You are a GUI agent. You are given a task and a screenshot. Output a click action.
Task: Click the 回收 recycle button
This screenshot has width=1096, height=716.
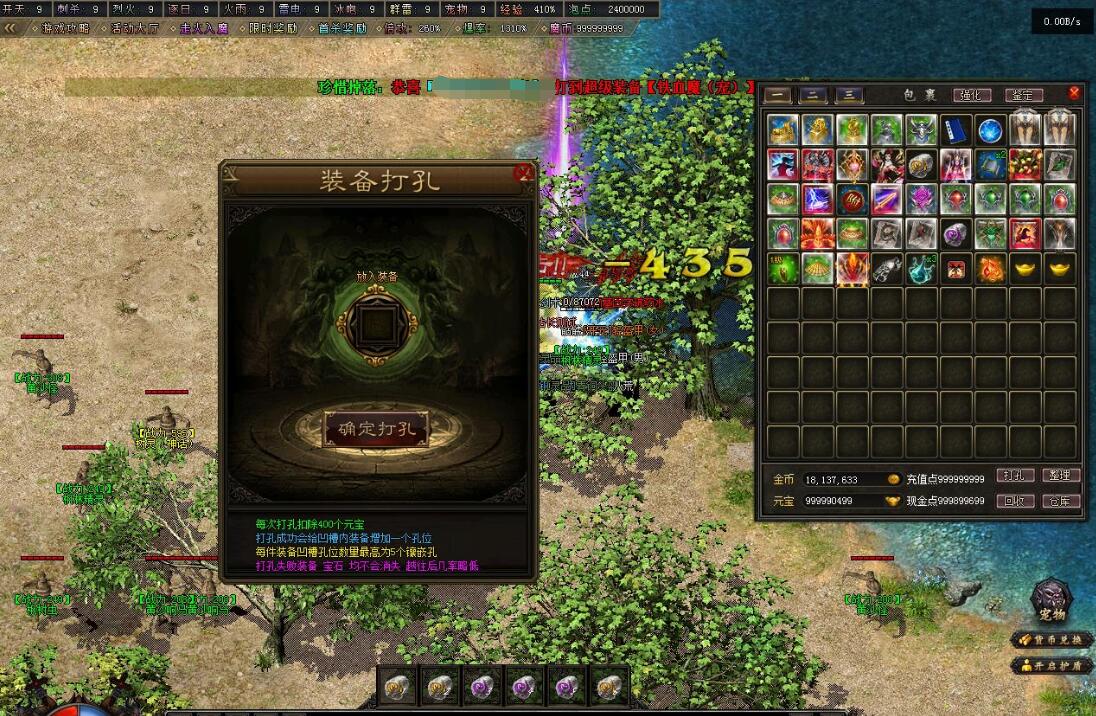pos(1014,501)
